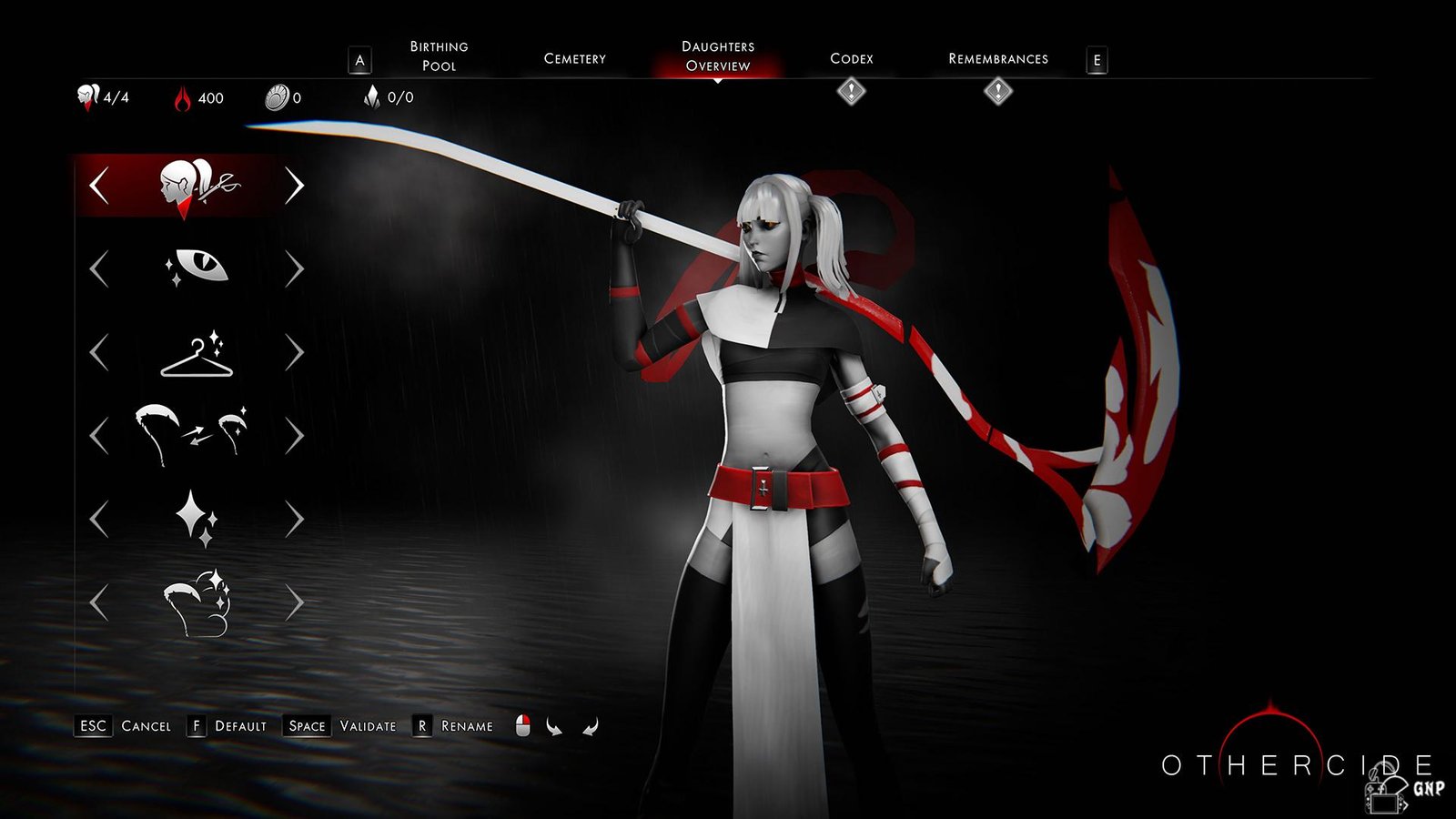
Task: Choose next hairstyle with right arrow
Action: pyautogui.click(x=294, y=186)
